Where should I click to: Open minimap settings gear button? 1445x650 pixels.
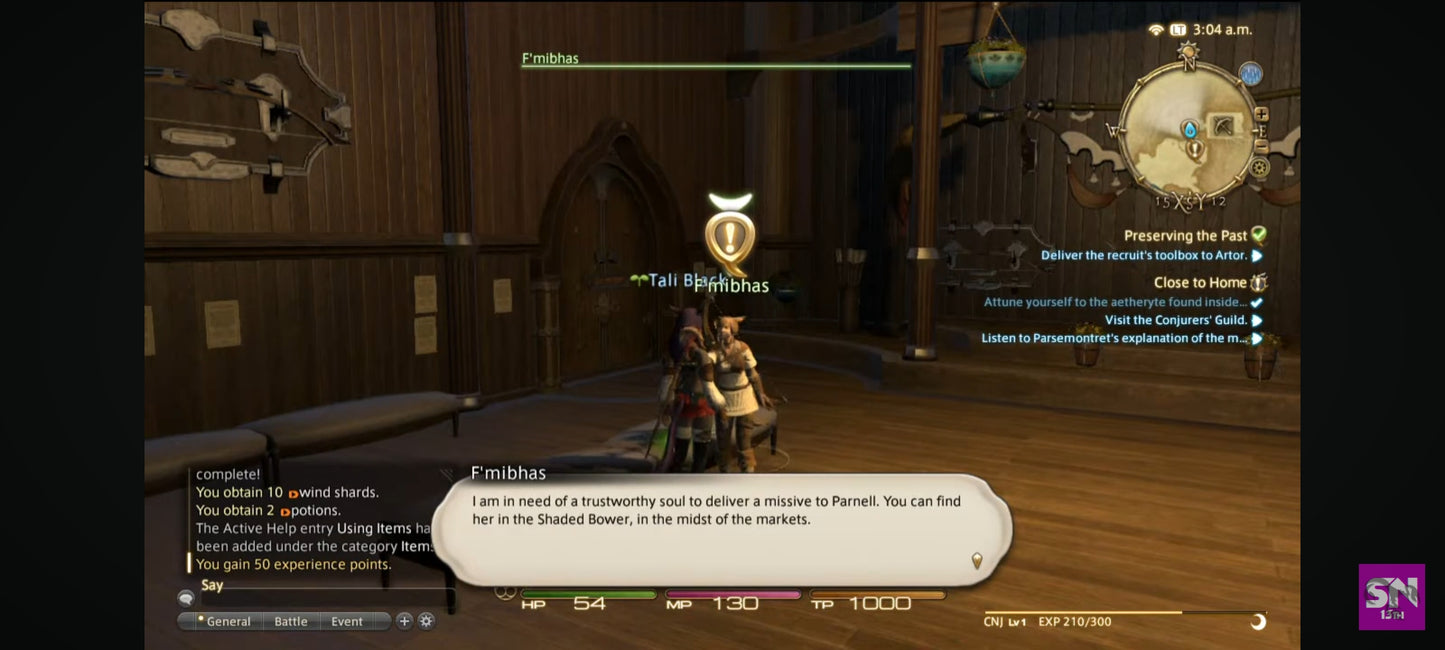coord(1260,167)
